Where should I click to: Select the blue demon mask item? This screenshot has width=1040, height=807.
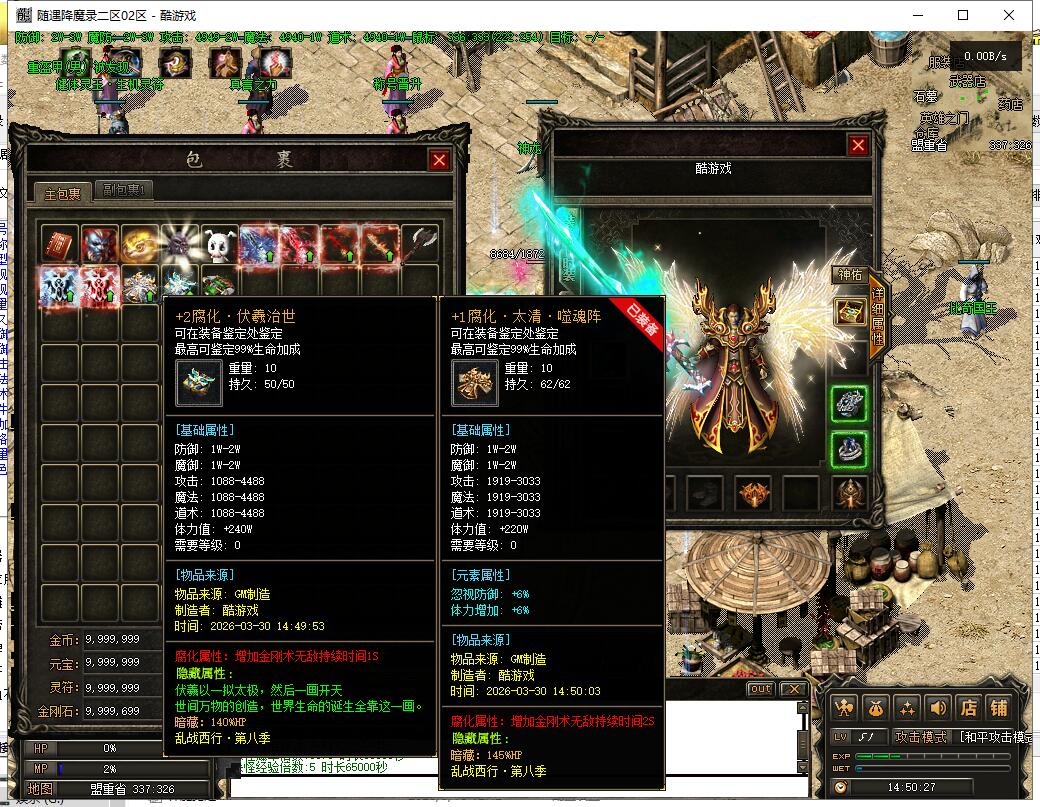(100, 245)
